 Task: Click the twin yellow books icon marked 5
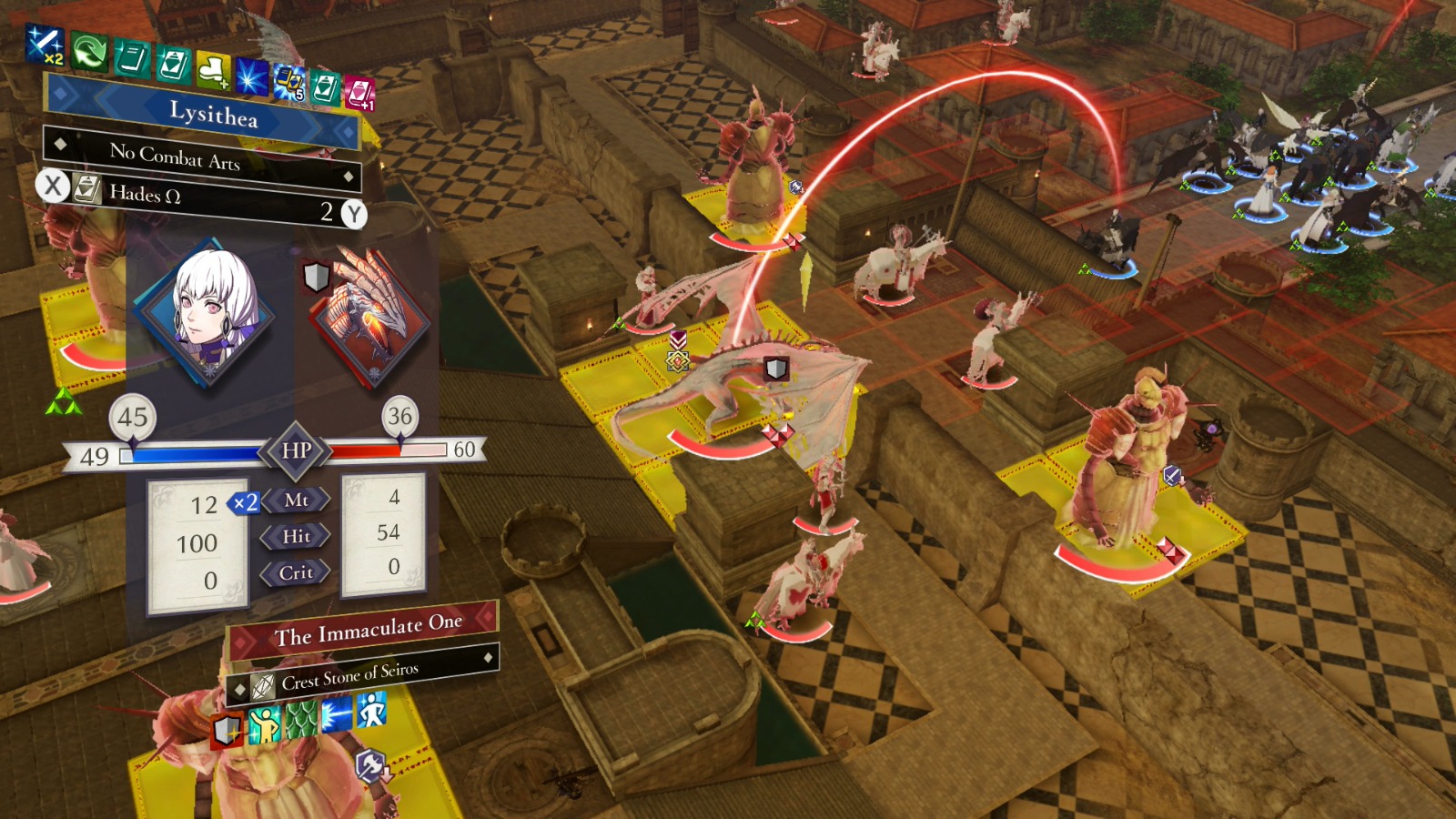click(x=289, y=83)
